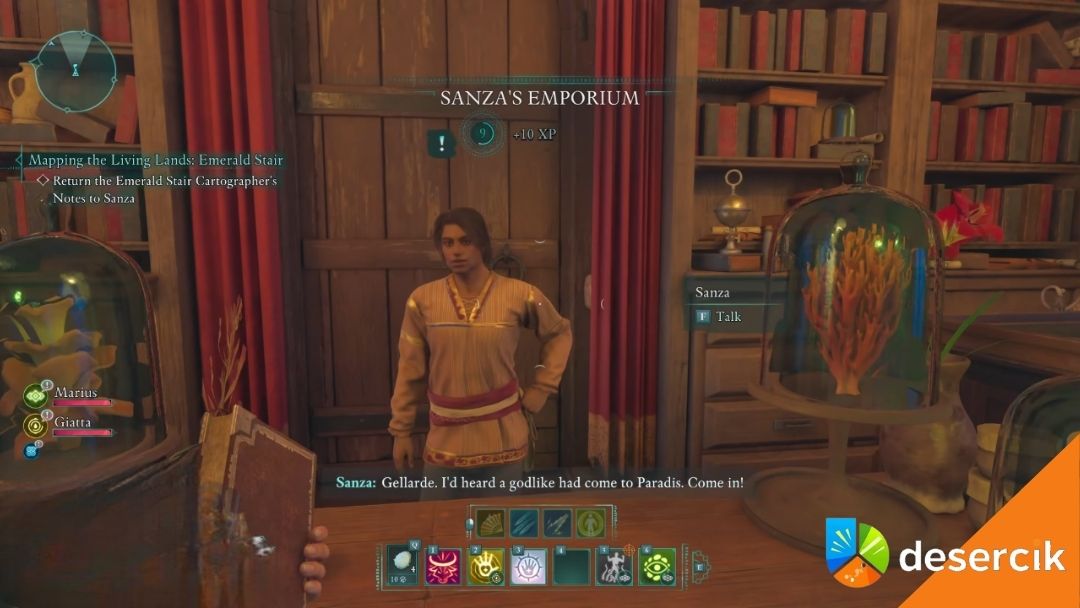Activate the figure with tentacles ability
1080x608 pixels.
pos(614,567)
